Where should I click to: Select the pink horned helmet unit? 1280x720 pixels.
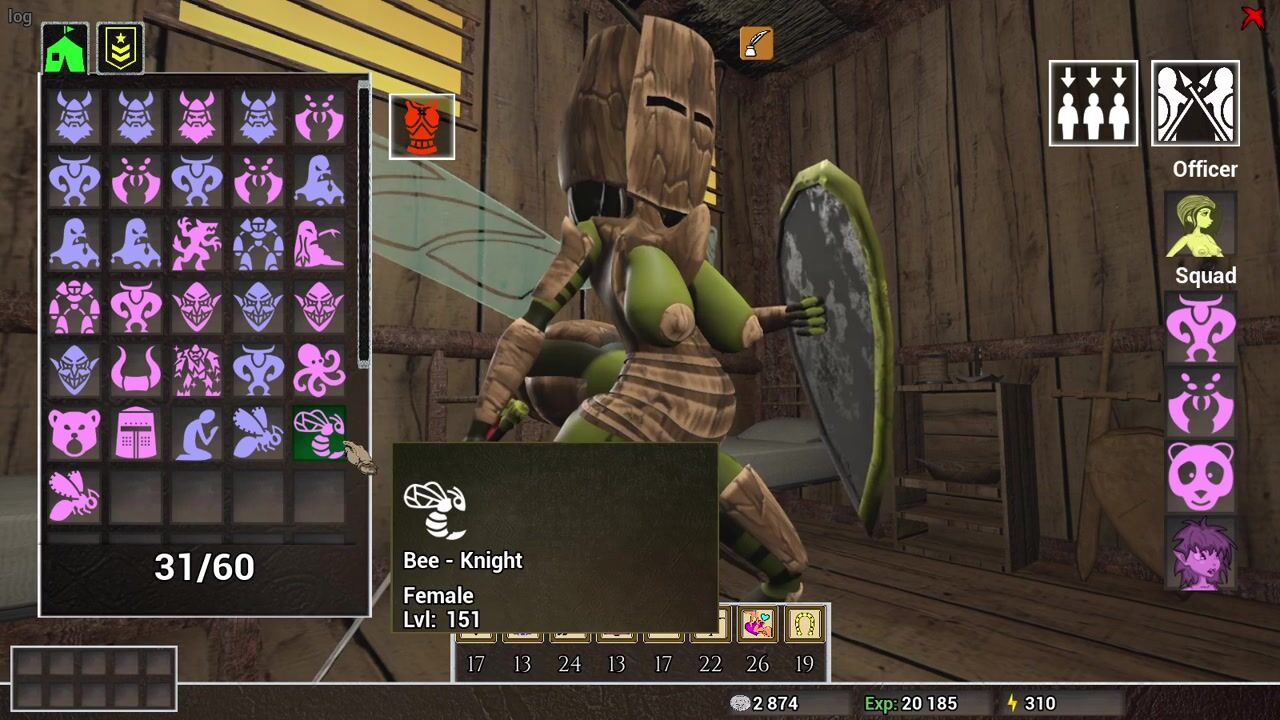(135, 369)
